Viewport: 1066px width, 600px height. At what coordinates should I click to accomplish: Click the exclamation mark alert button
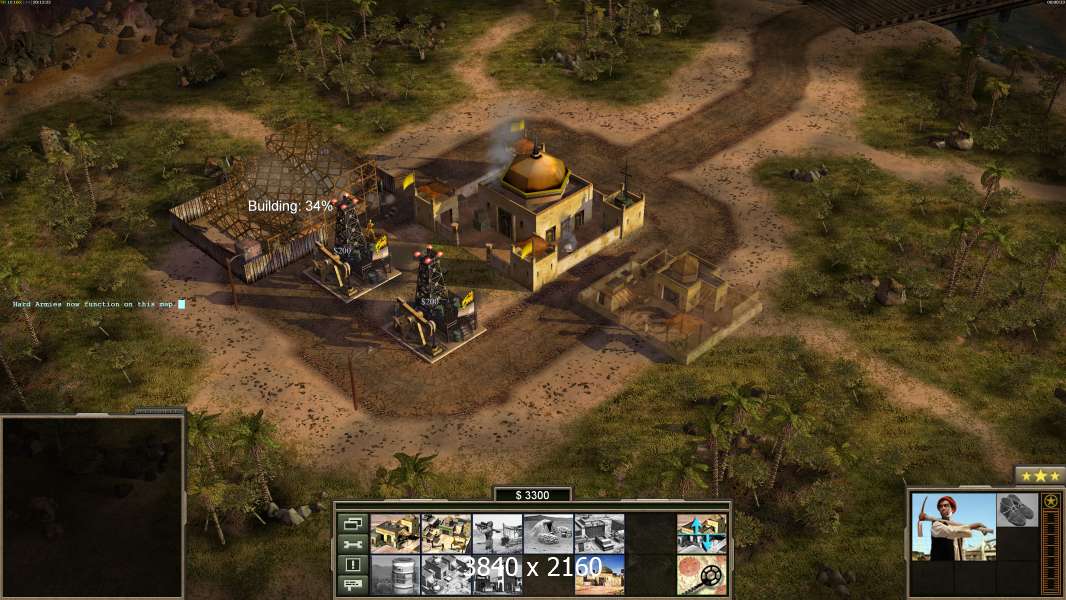(352, 565)
